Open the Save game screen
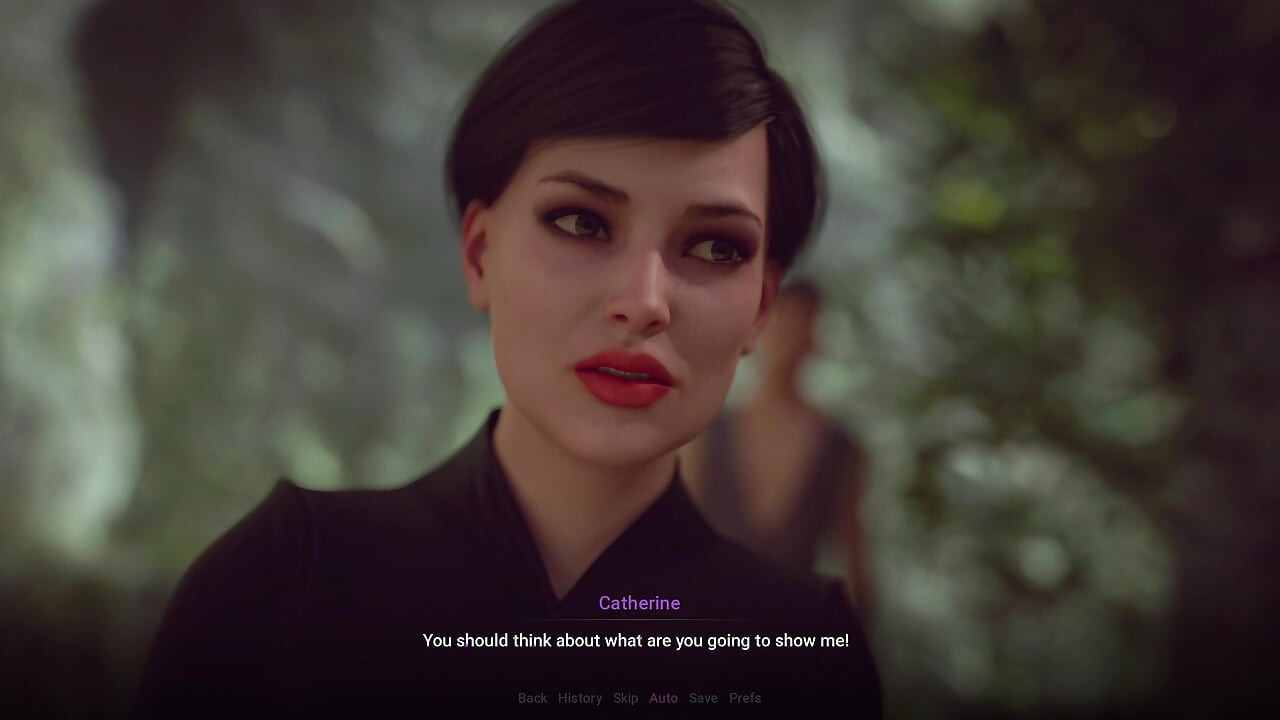Screen dimensions: 1280x720 (703, 698)
